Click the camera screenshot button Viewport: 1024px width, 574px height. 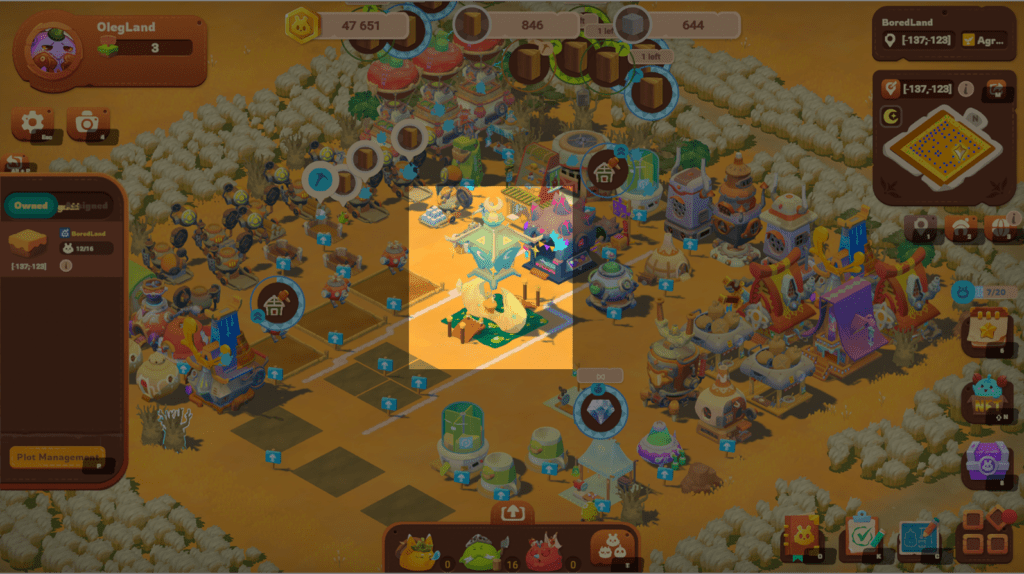click(88, 123)
